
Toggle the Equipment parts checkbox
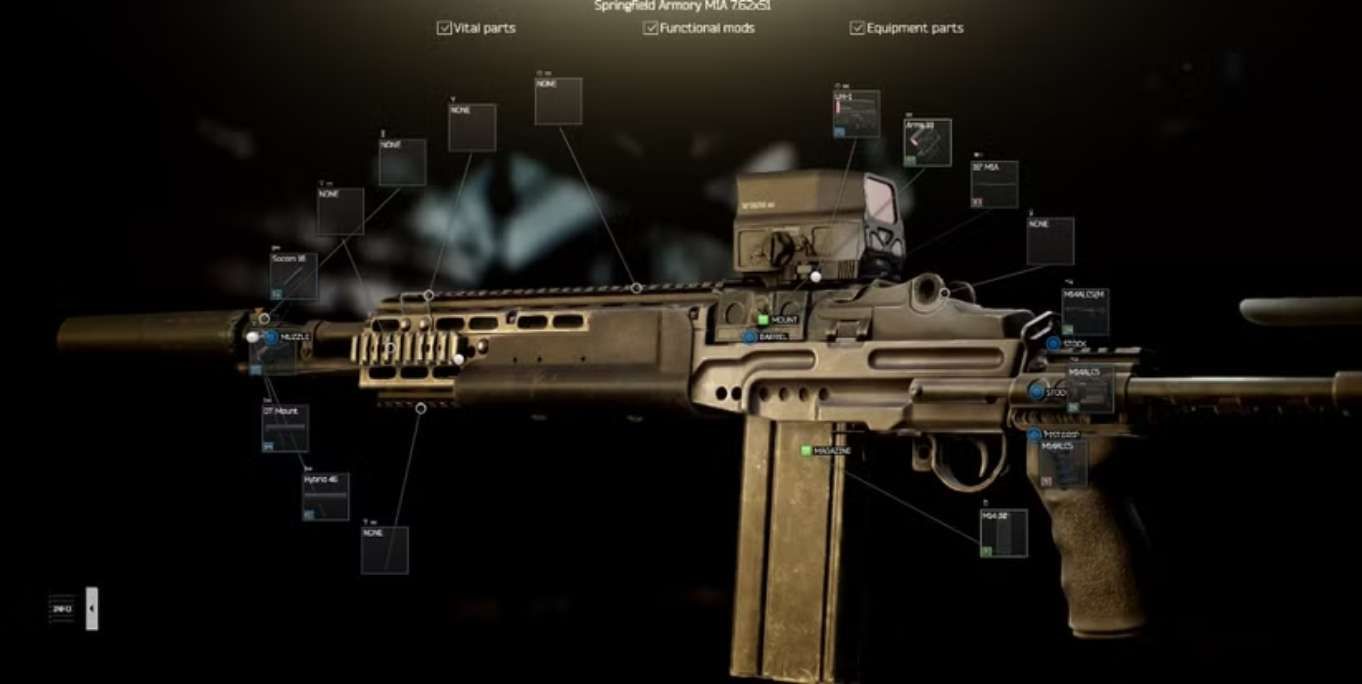(x=857, y=28)
